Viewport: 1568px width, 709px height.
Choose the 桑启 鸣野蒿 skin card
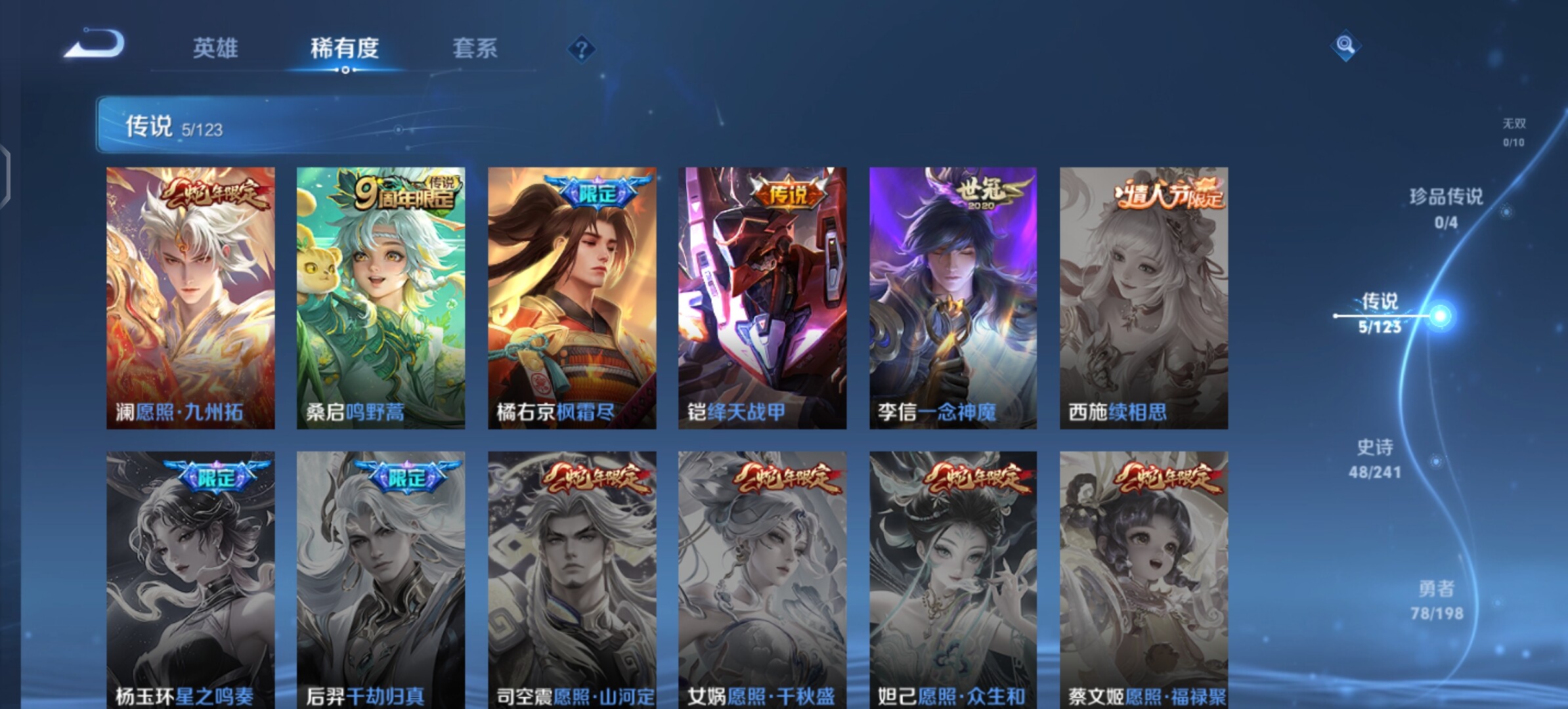[381, 297]
